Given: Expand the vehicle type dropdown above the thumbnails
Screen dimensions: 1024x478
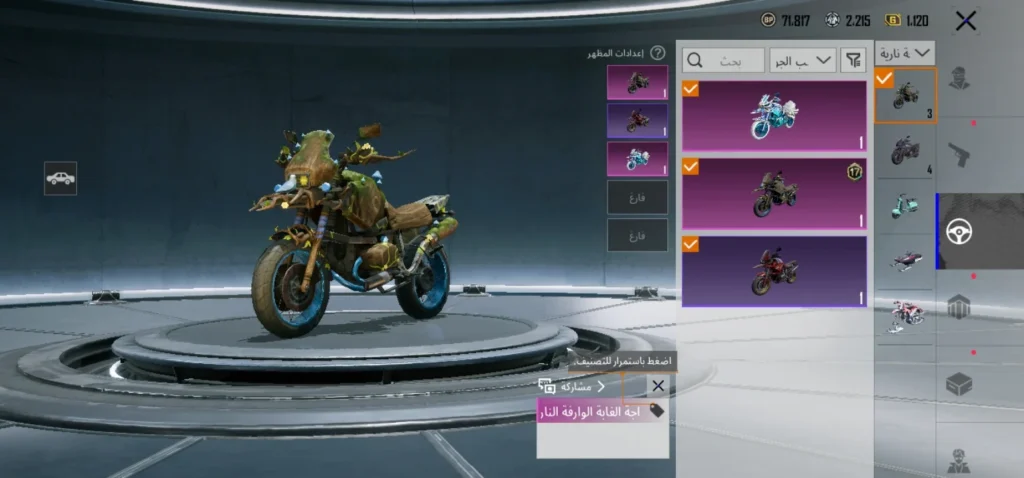Looking at the screenshot, I should point(905,53).
